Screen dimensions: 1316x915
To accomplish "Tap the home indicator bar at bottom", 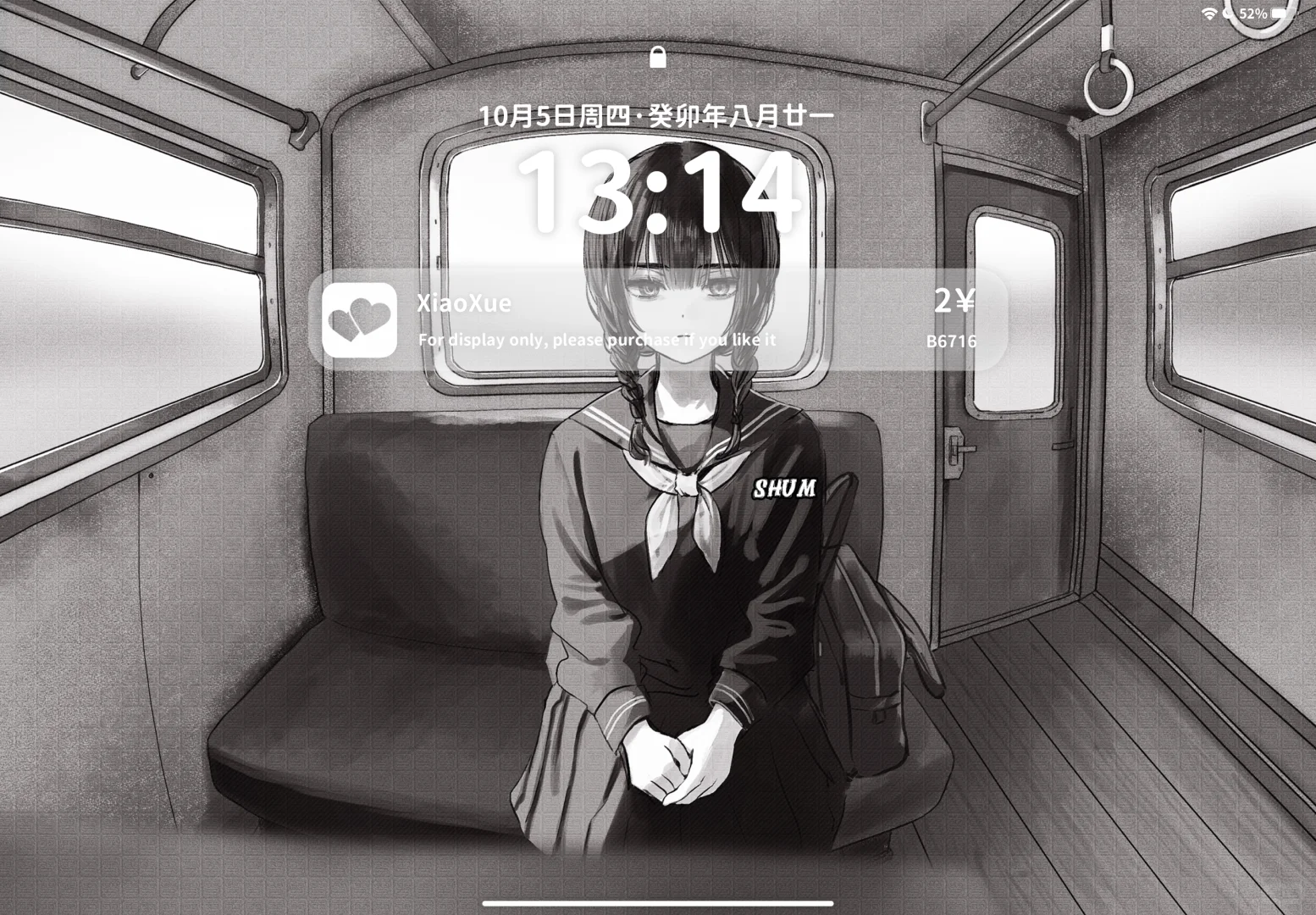I will coord(658,901).
